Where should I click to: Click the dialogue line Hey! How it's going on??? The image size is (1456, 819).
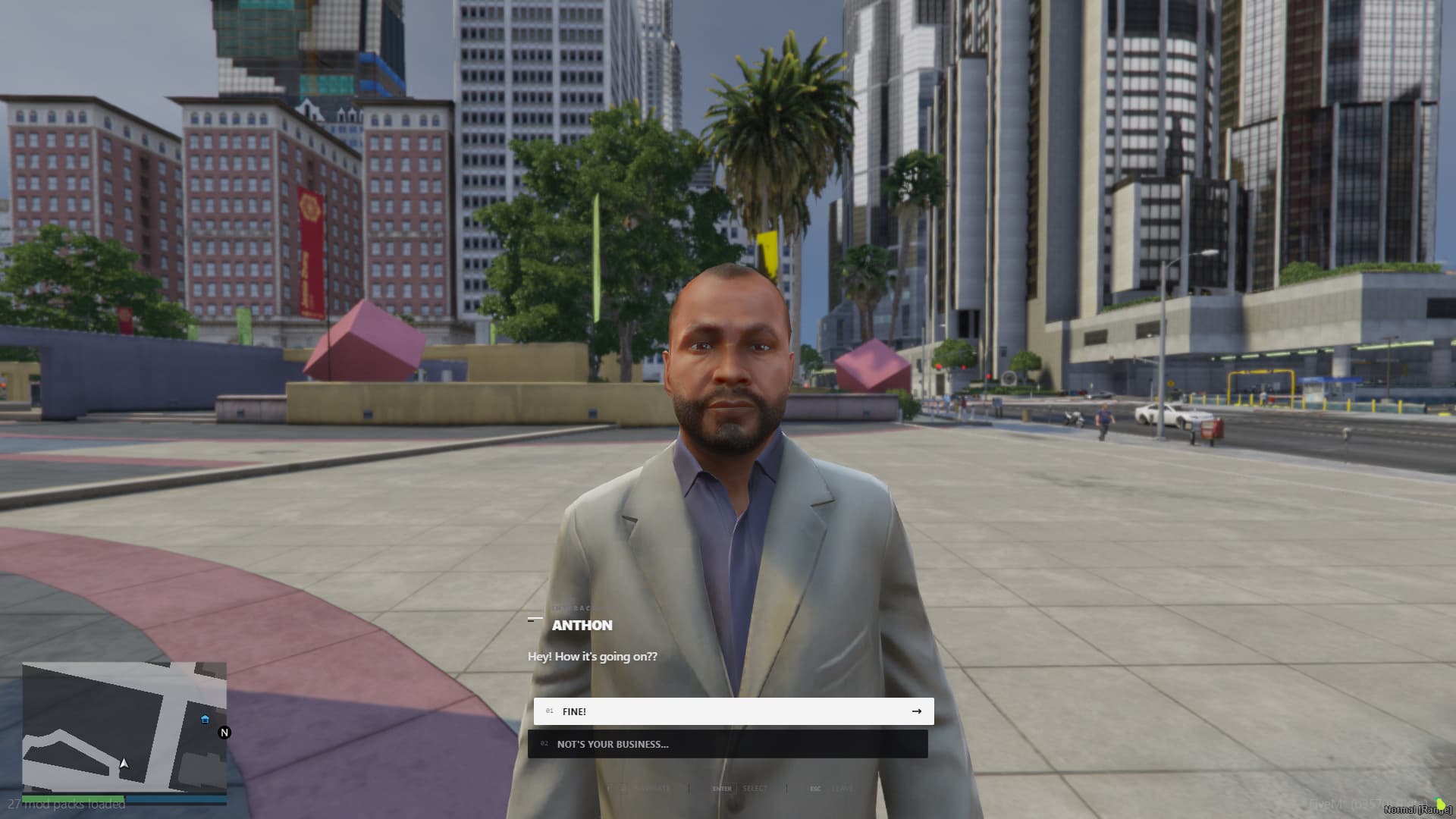[592, 657]
